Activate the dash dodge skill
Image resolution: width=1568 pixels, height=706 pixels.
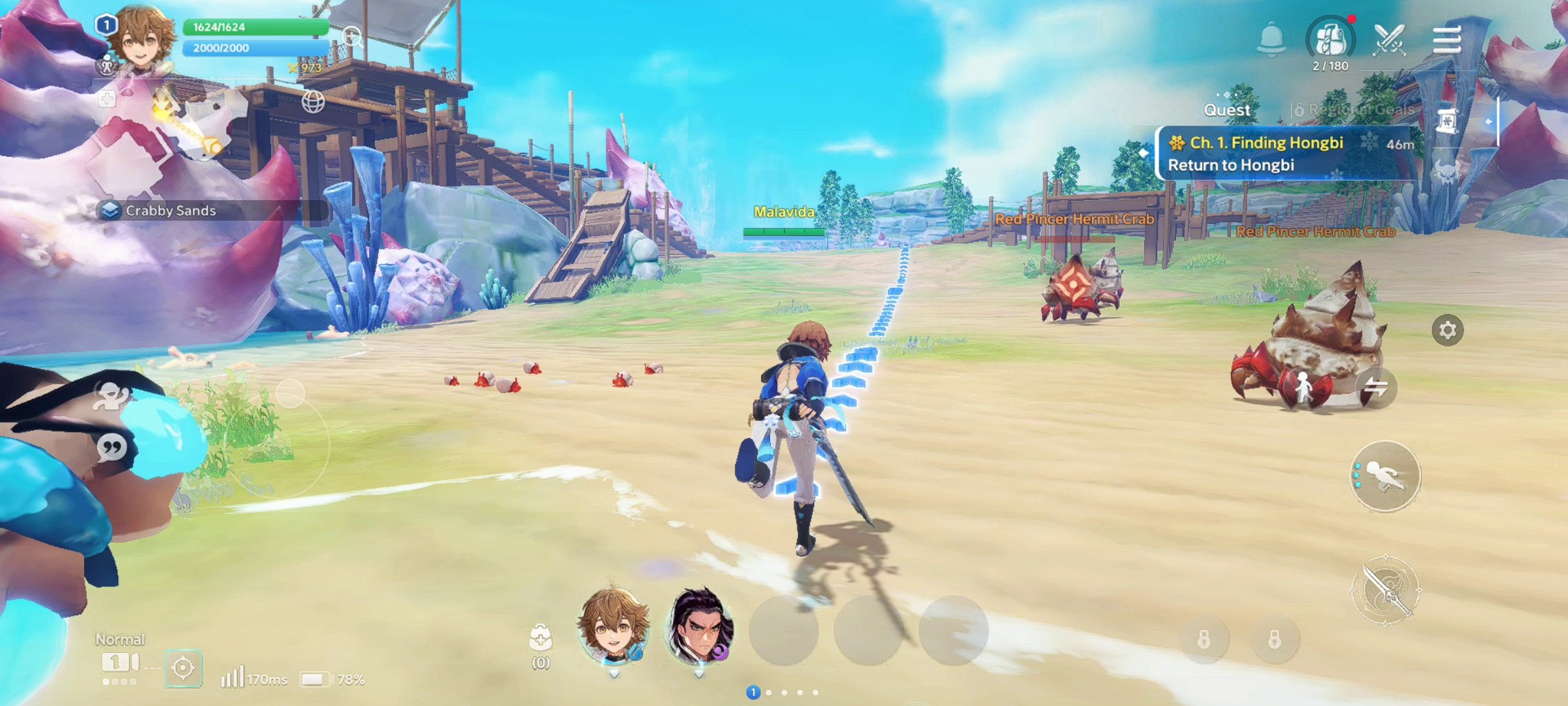(x=1385, y=476)
